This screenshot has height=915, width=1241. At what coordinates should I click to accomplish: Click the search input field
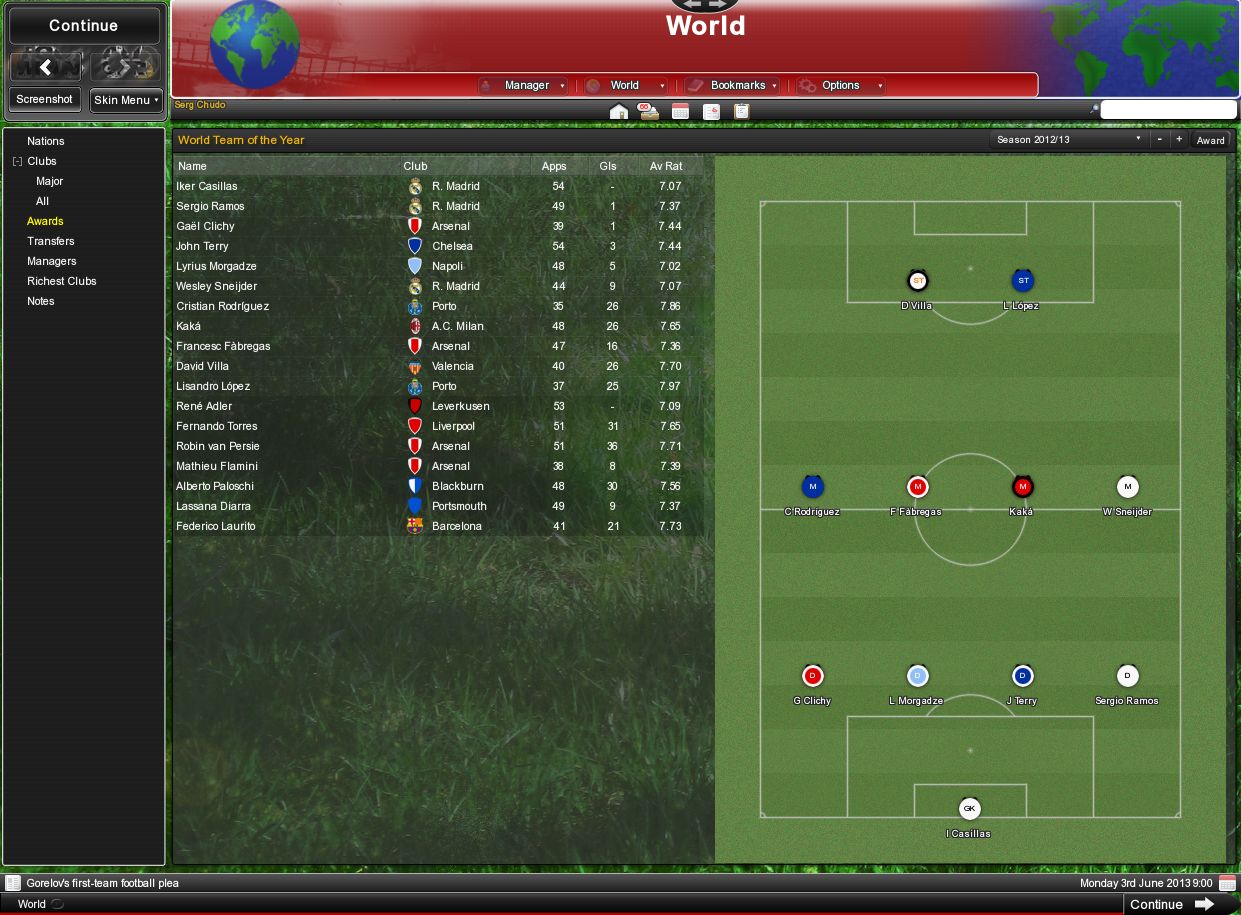1168,109
